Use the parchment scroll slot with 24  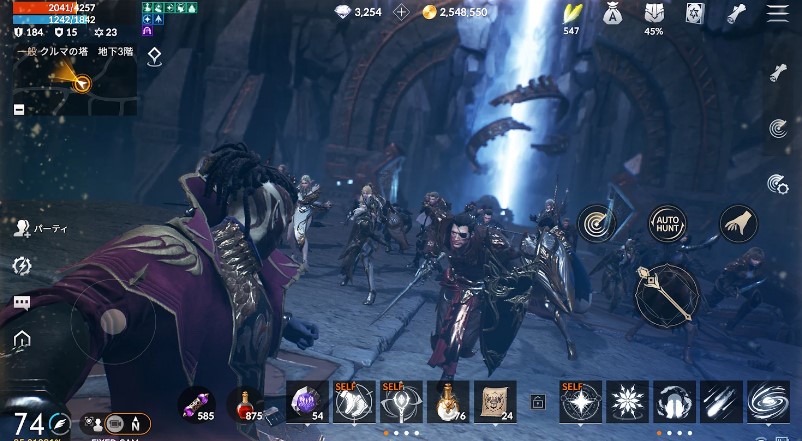[x=494, y=401]
